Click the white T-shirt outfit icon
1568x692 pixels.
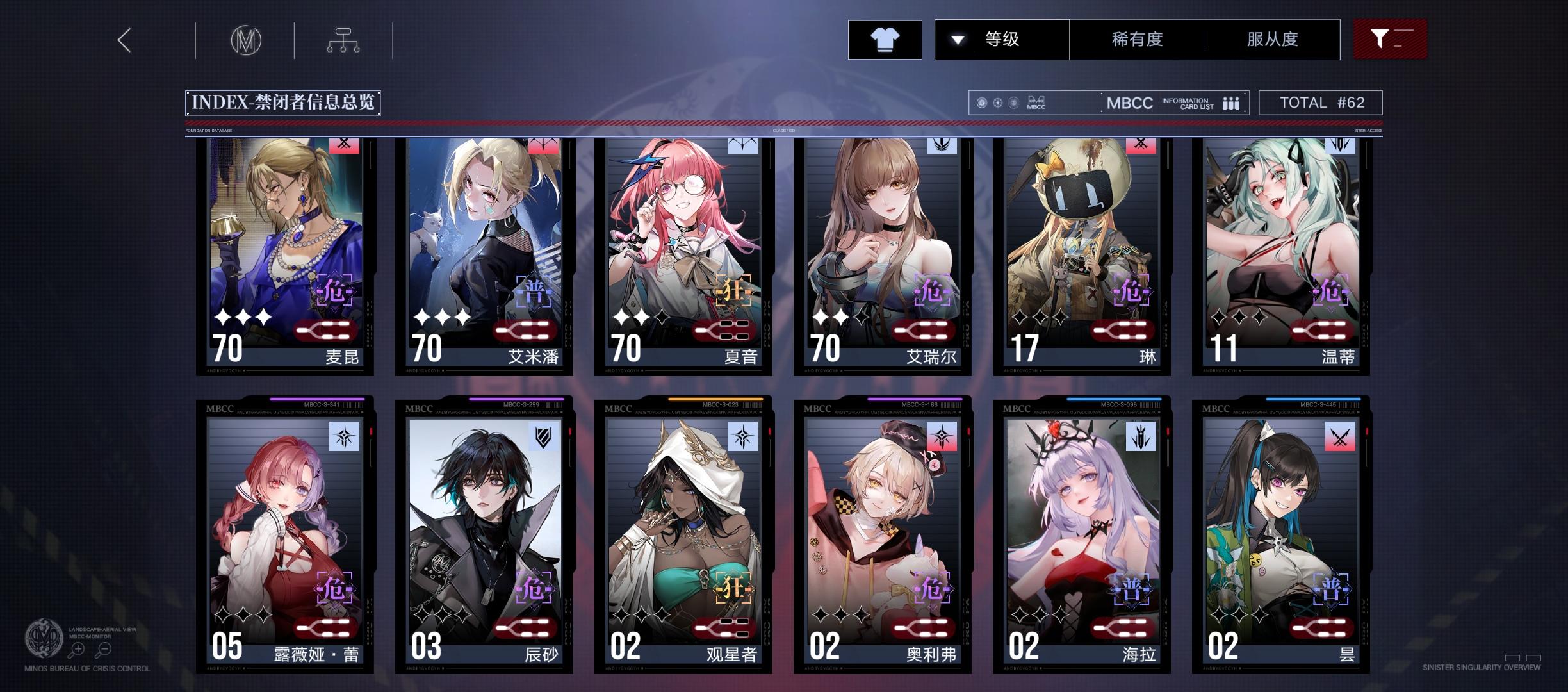[885, 39]
